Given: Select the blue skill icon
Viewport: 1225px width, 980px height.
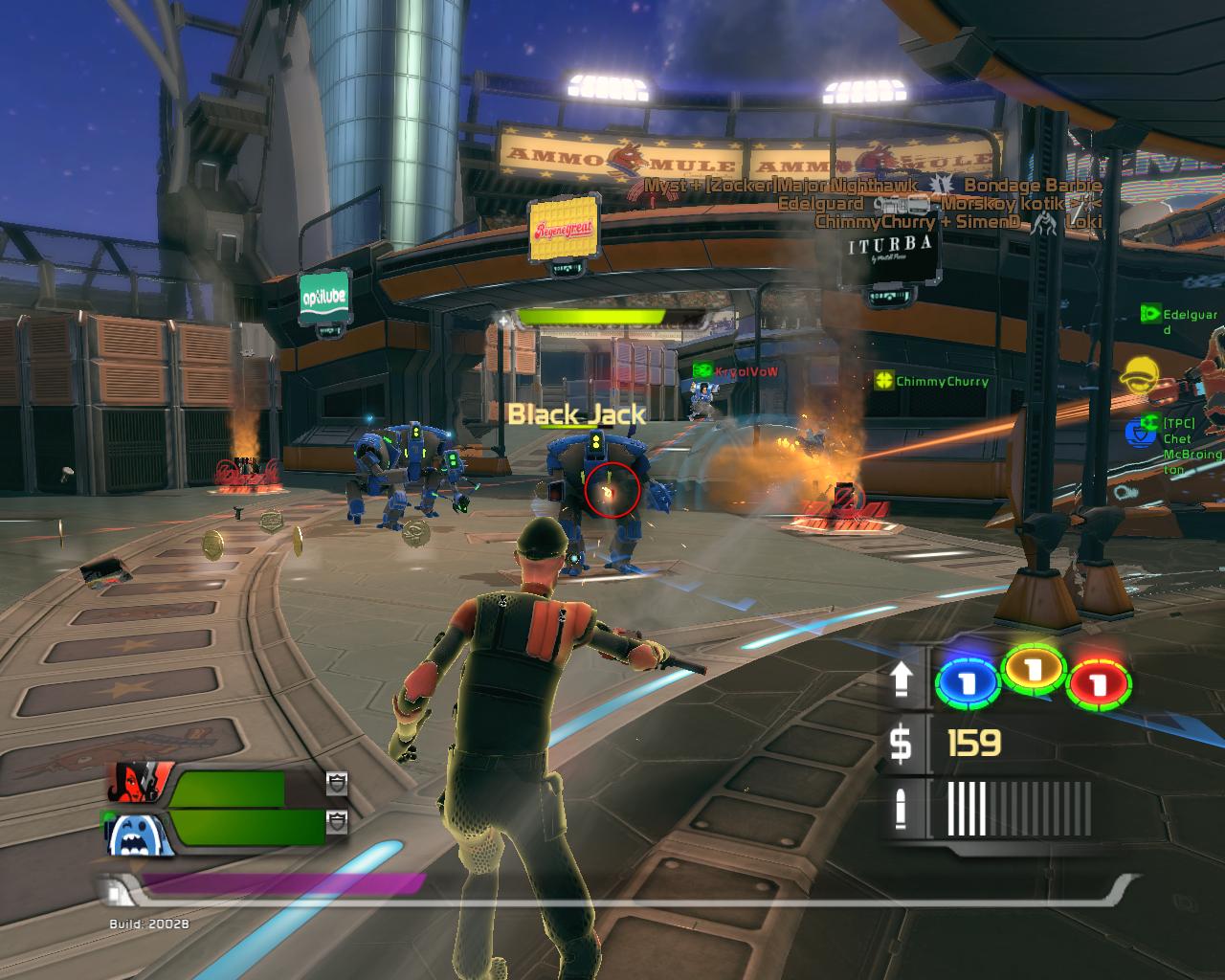Looking at the screenshot, I should click(967, 682).
